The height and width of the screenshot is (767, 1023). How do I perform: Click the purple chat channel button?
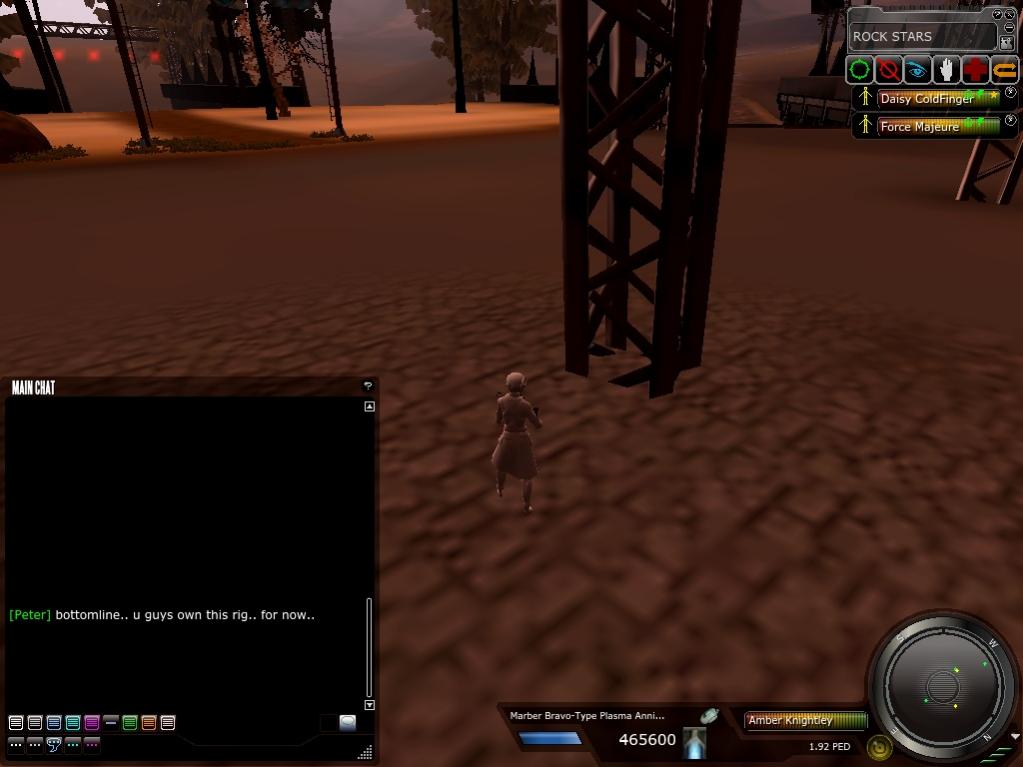[92, 723]
